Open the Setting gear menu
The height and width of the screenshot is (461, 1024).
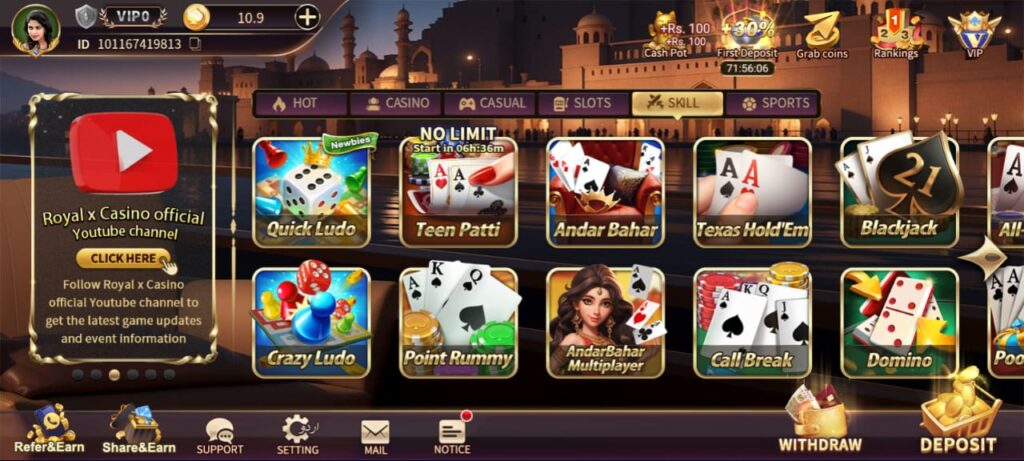pos(297,434)
